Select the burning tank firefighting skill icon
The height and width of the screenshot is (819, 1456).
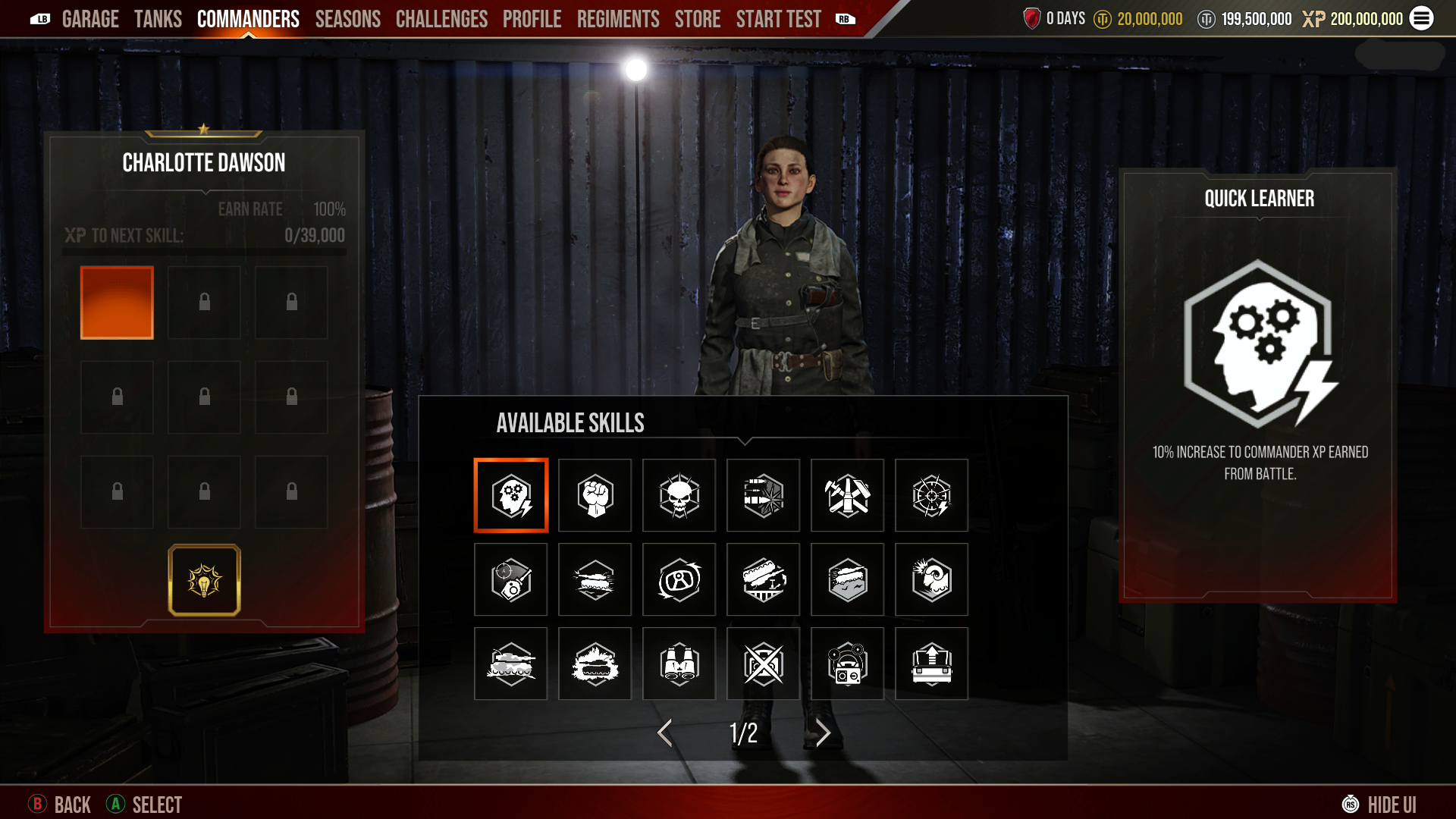(x=595, y=664)
